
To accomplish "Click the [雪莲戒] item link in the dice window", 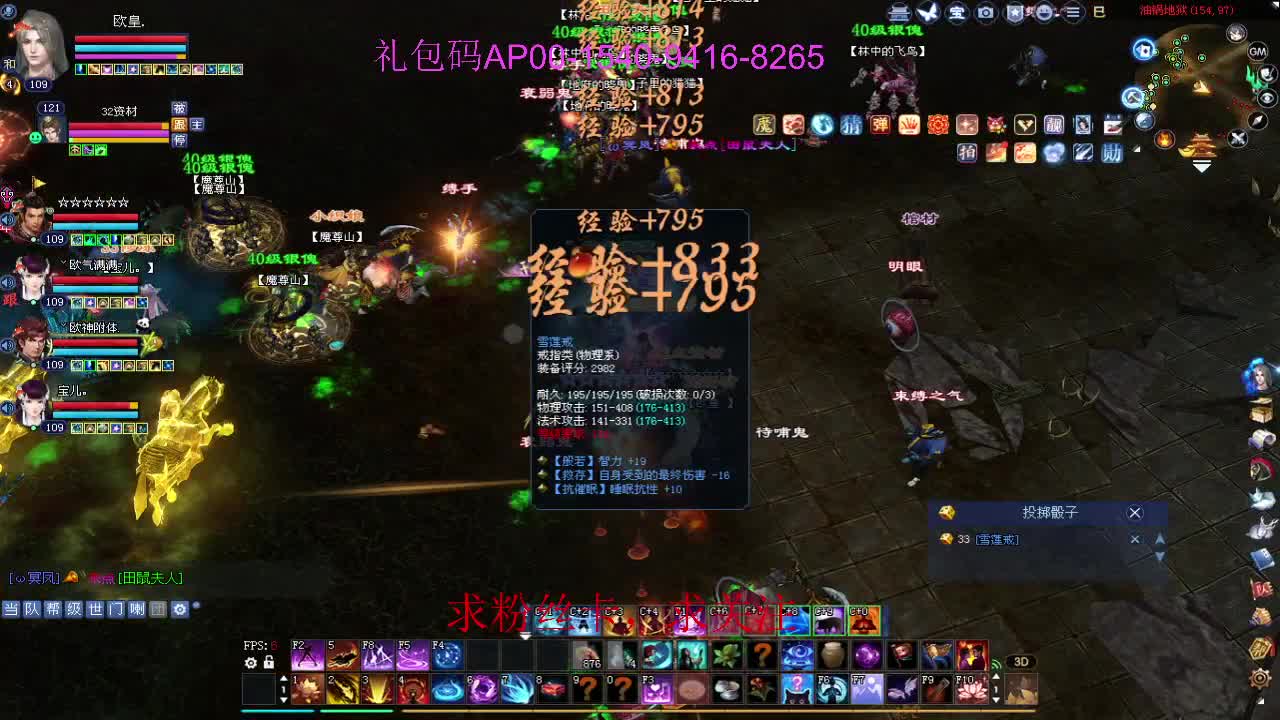I will tap(996, 539).
